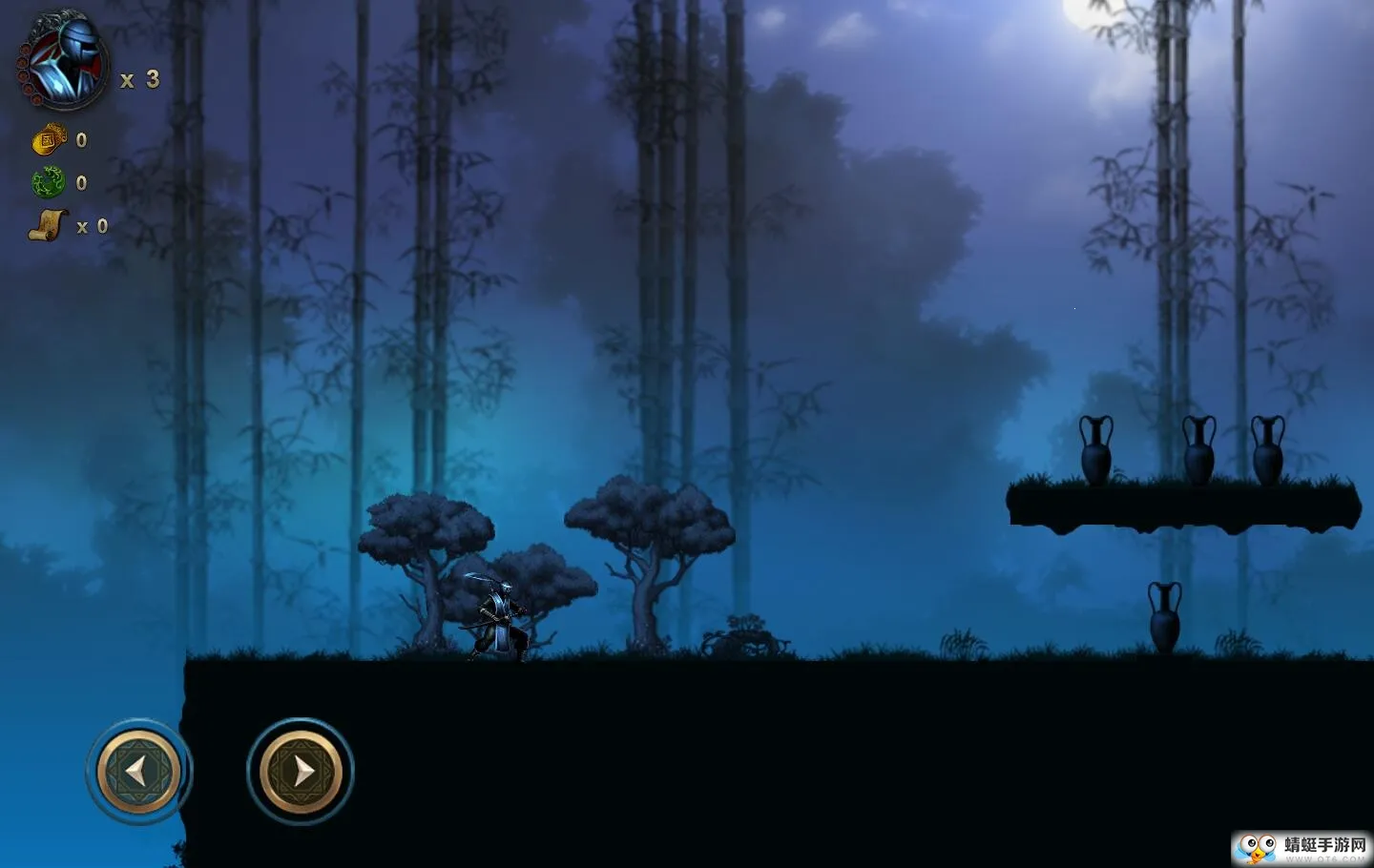This screenshot has height=868, width=1374.
Task: Click the topmost red bead on the avatar frame
Action: point(24,49)
